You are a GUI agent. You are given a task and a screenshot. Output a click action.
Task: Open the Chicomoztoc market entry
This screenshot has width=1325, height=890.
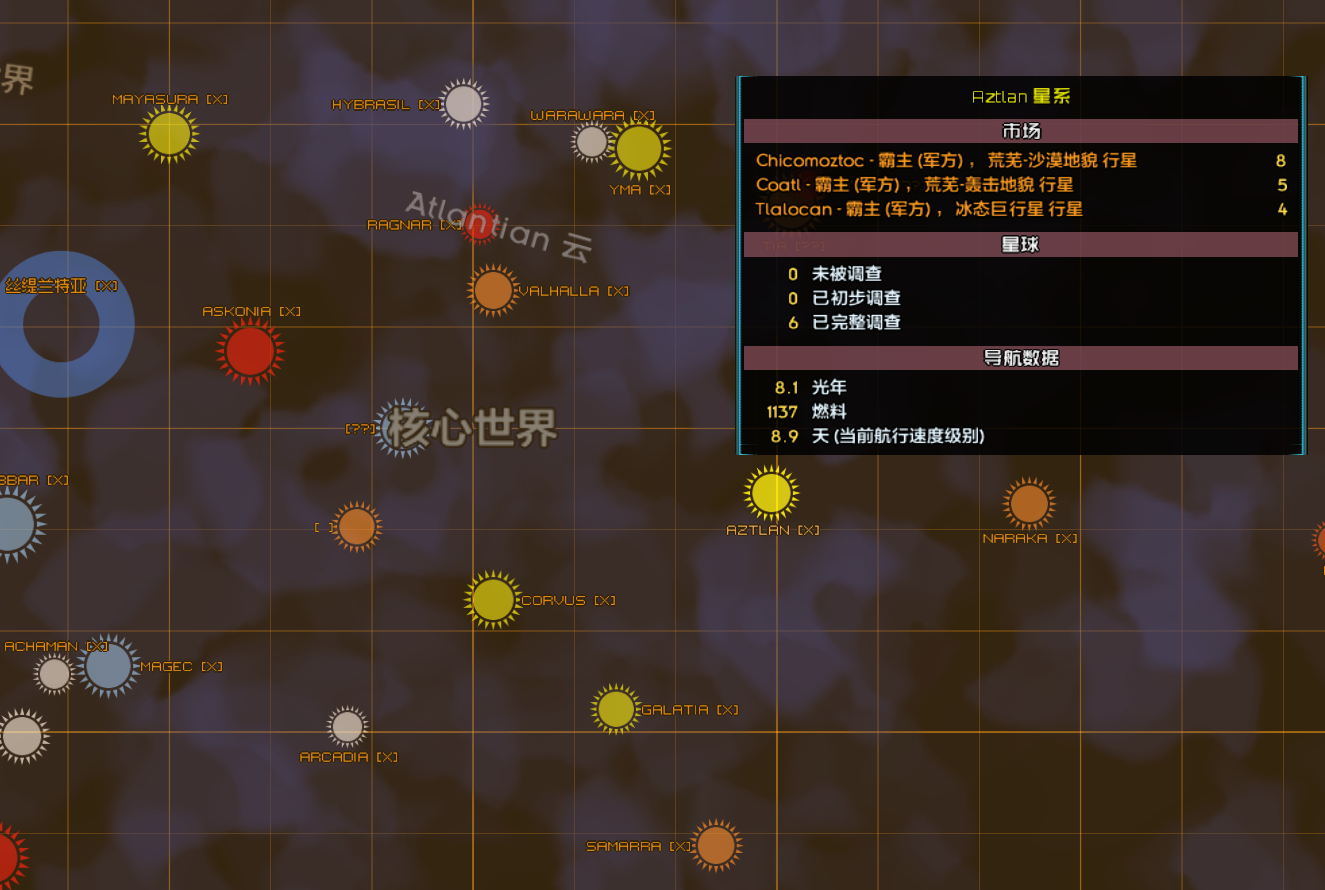[x=1020, y=161]
